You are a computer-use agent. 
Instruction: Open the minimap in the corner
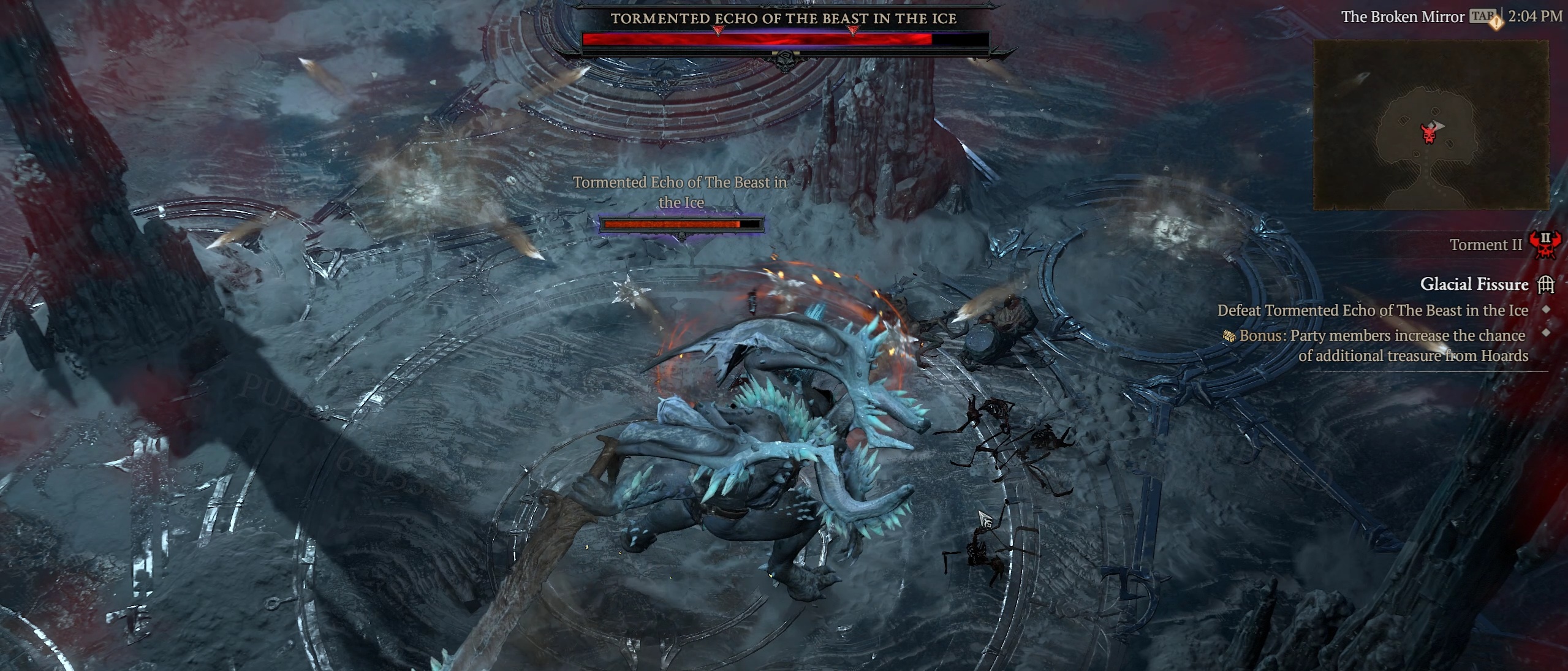coord(1430,125)
